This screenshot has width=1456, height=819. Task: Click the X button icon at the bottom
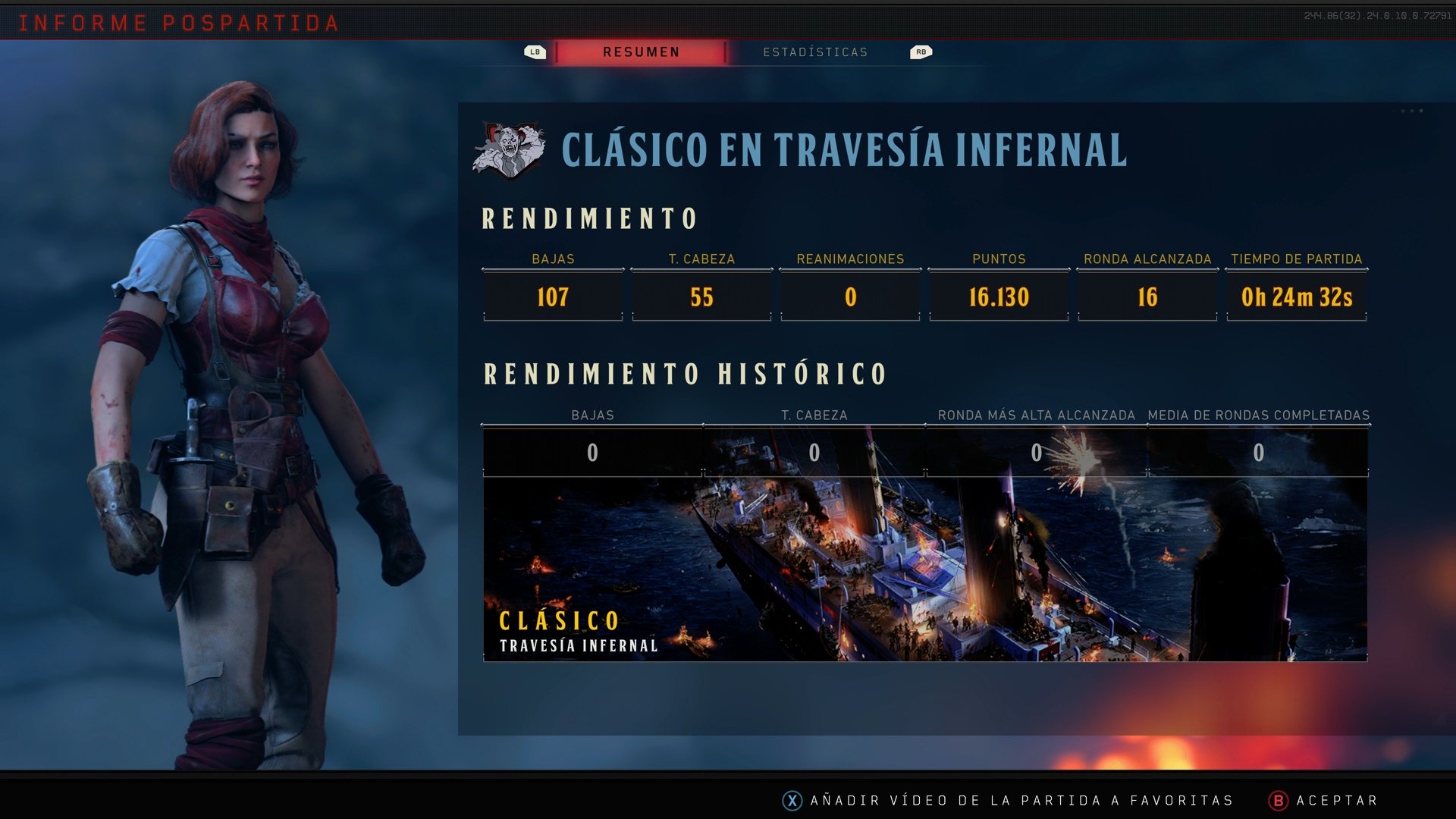(x=793, y=799)
